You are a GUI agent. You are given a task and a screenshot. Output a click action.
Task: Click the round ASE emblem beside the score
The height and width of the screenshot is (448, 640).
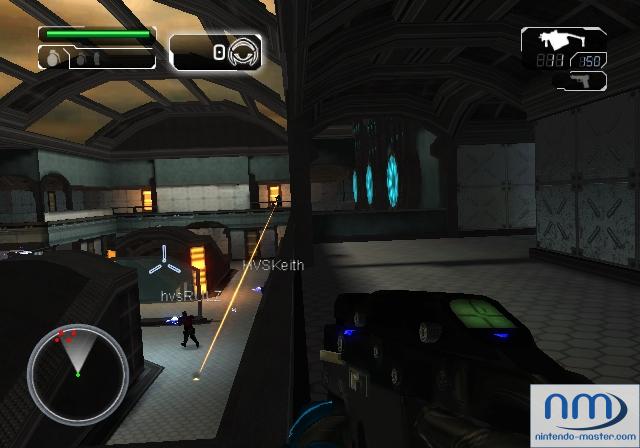coord(241,51)
